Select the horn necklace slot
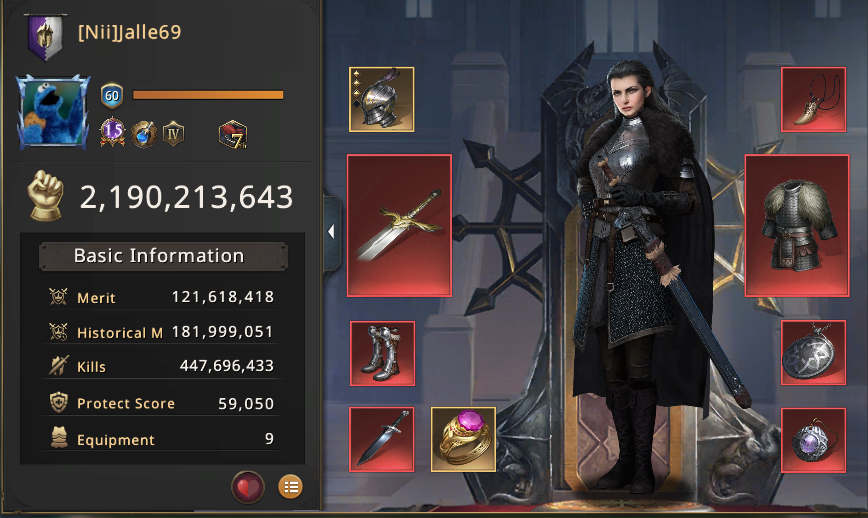The width and height of the screenshot is (868, 518). 813,99
